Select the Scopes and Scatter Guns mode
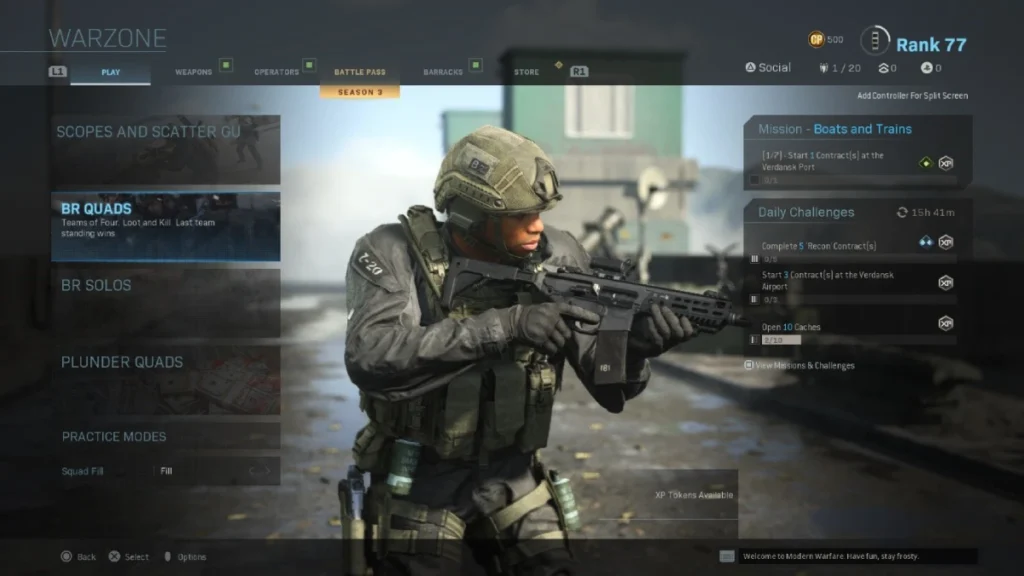This screenshot has width=1024, height=576. [166, 149]
